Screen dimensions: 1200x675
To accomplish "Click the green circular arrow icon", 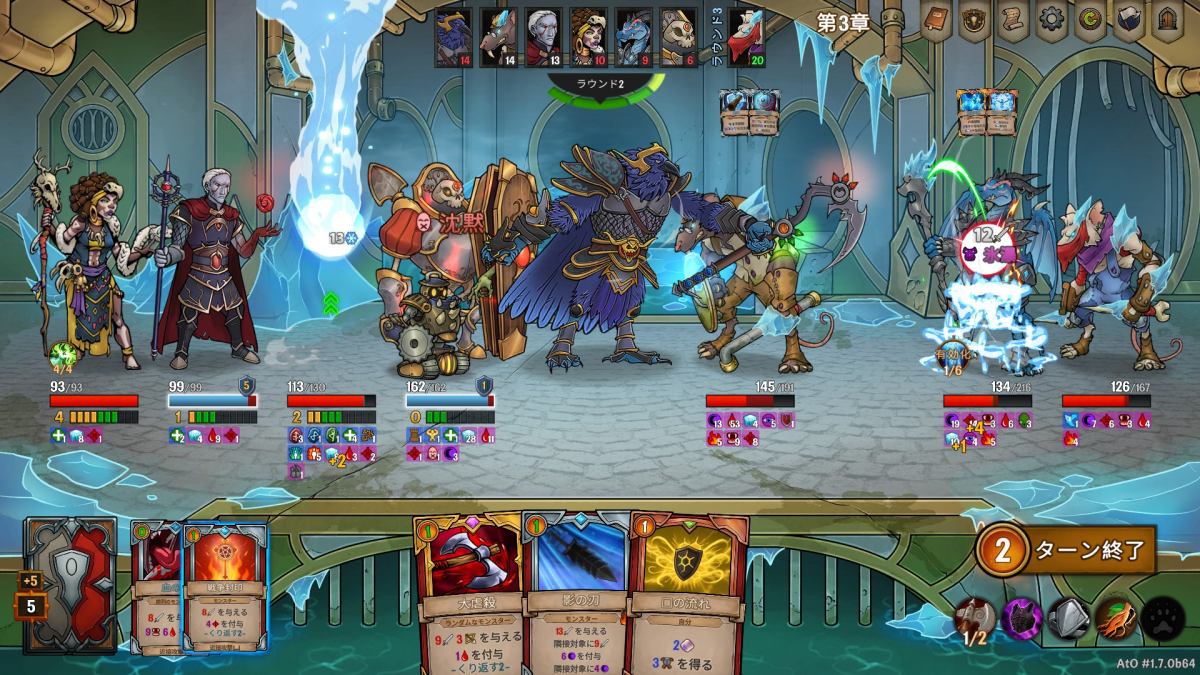I will click(1088, 20).
